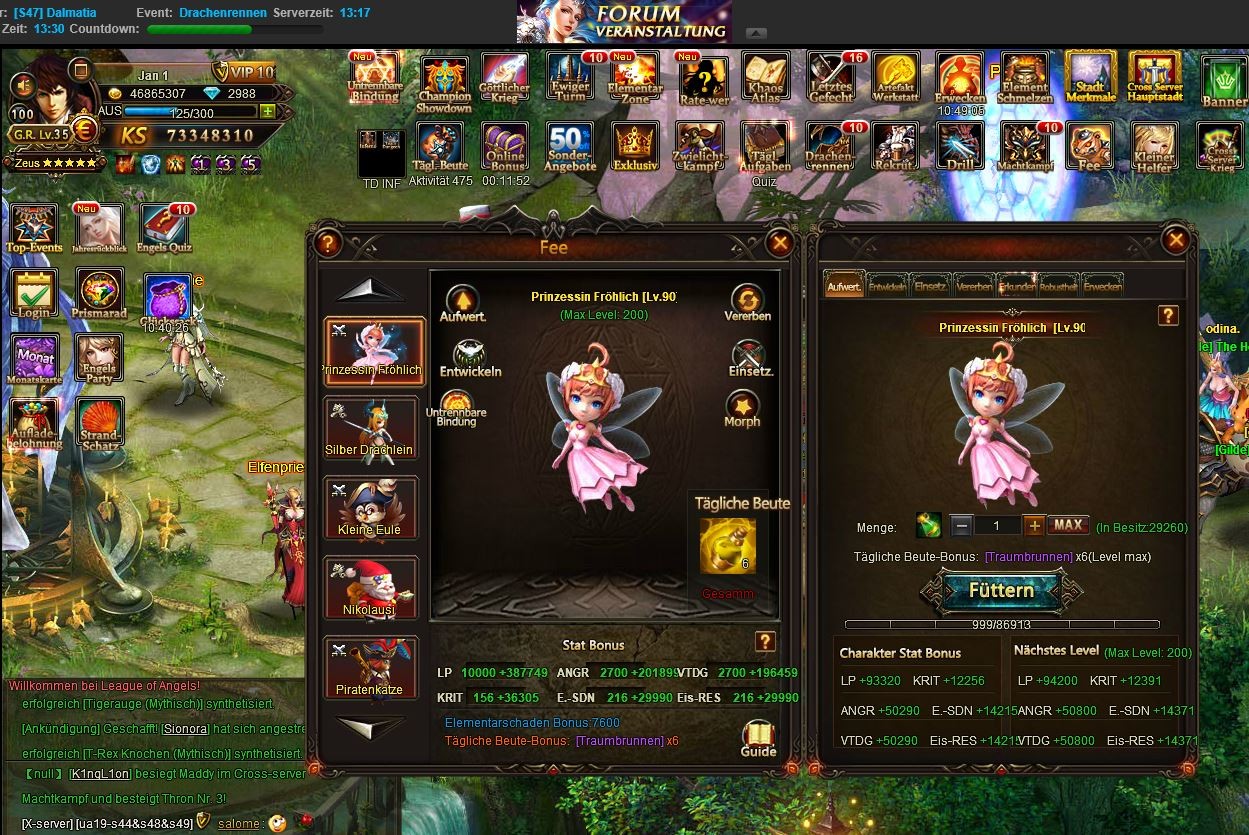This screenshot has height=835, width=1249.
Task: Select the Nikolausi fairy
Action: pos(371,587)
